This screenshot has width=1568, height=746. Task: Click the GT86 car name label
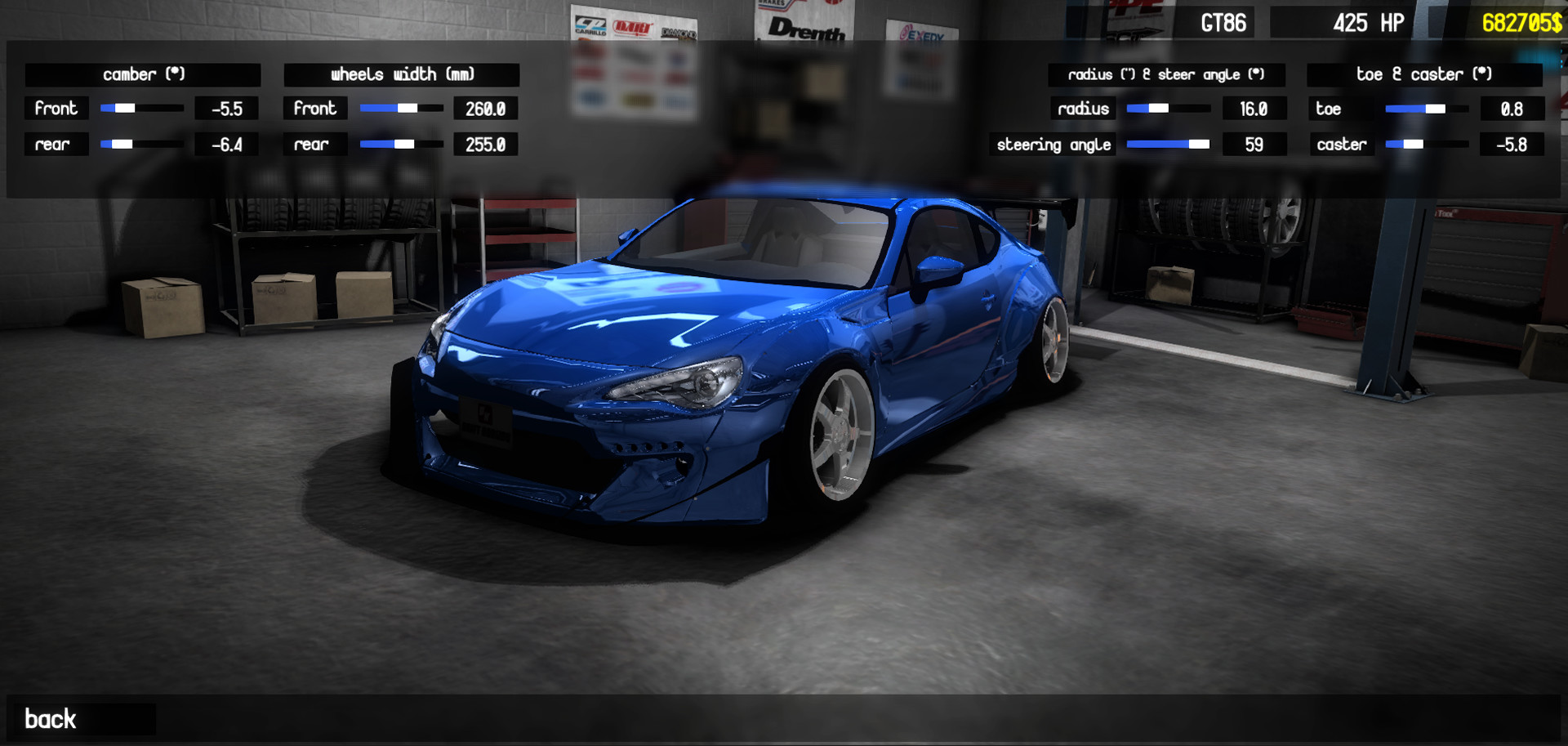pyautogui.click(x=1222, y=22)
